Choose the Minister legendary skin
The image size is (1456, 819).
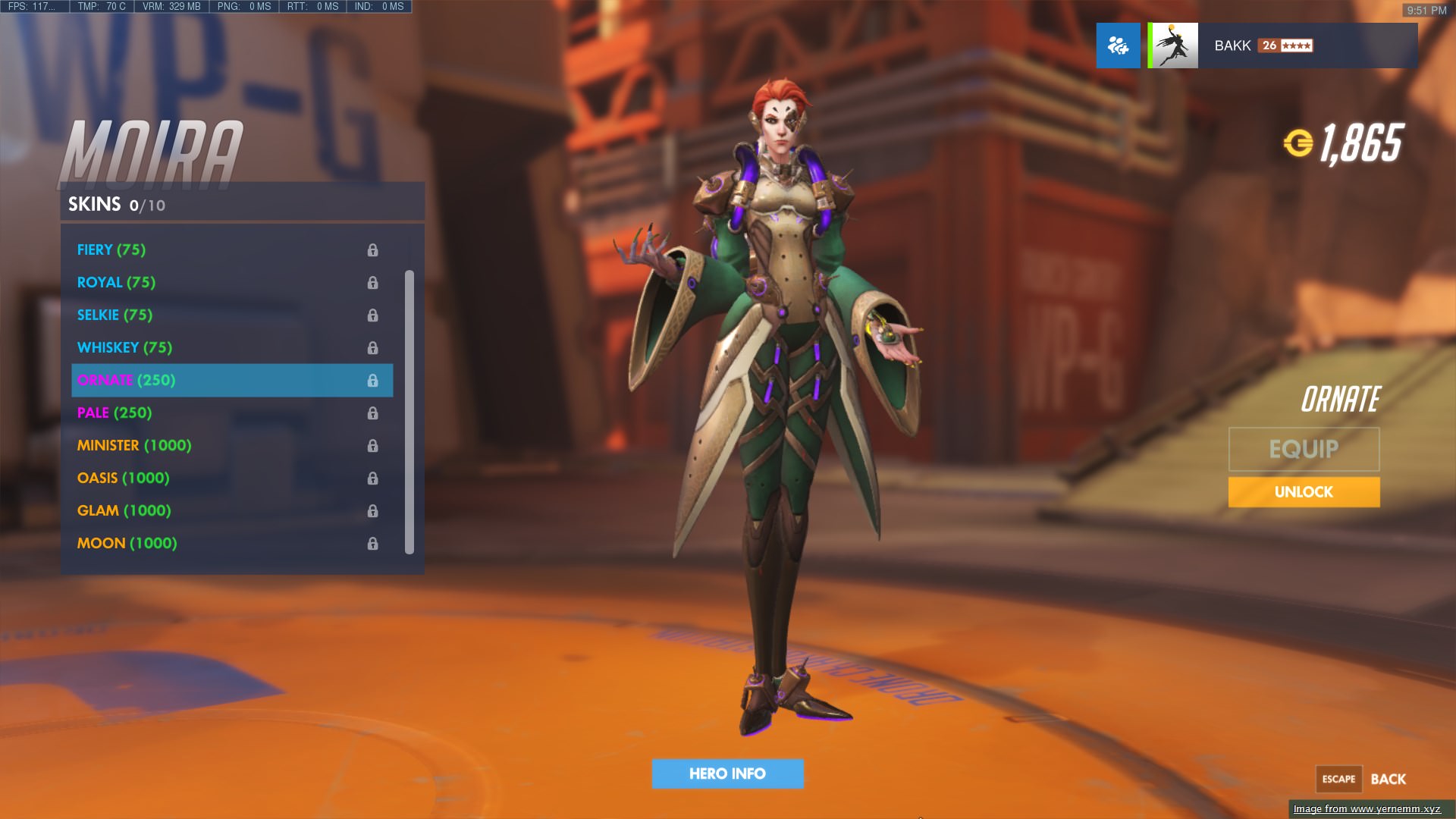134,445
